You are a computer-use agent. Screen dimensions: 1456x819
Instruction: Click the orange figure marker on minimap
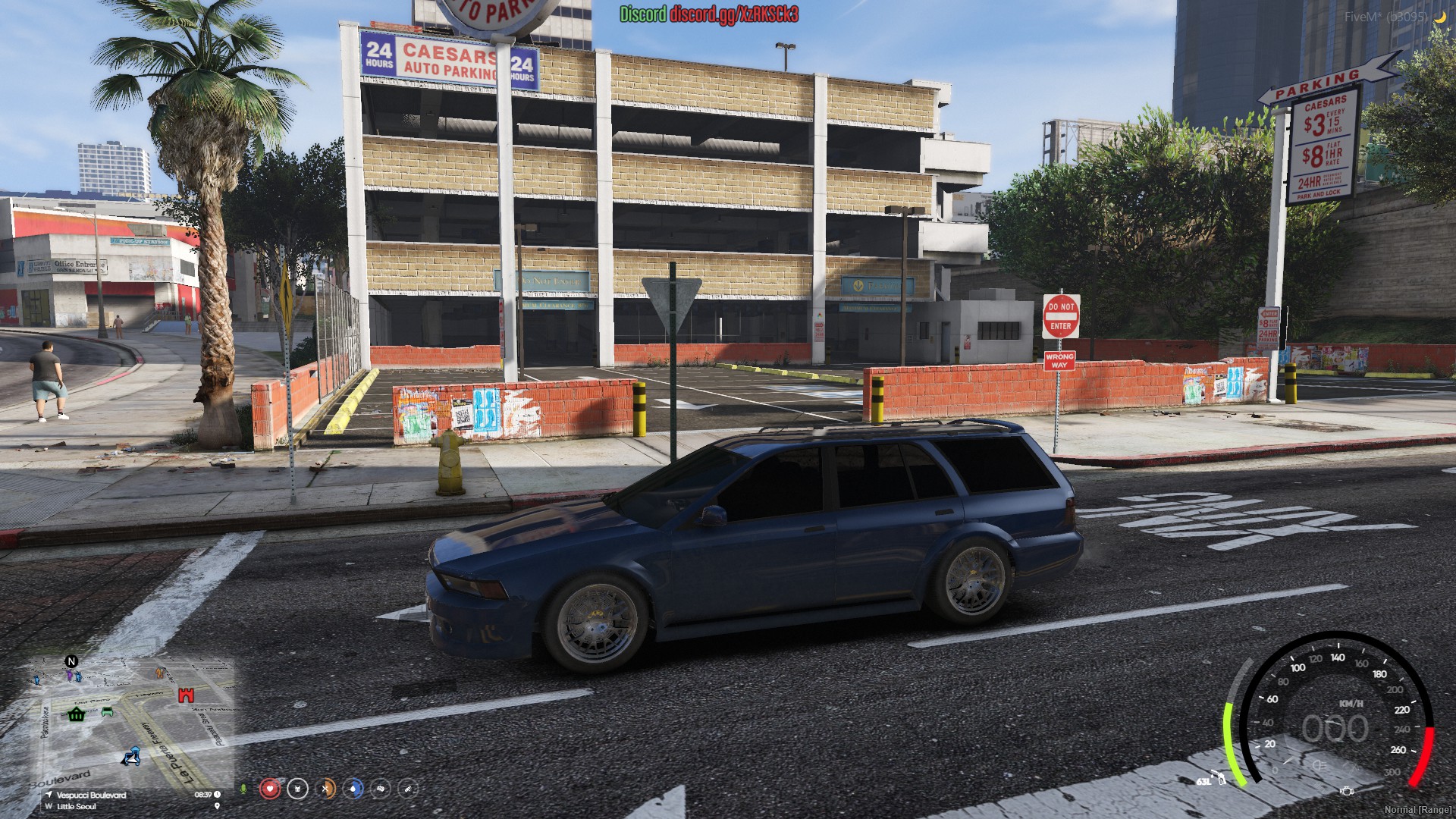tap(159, 672)
